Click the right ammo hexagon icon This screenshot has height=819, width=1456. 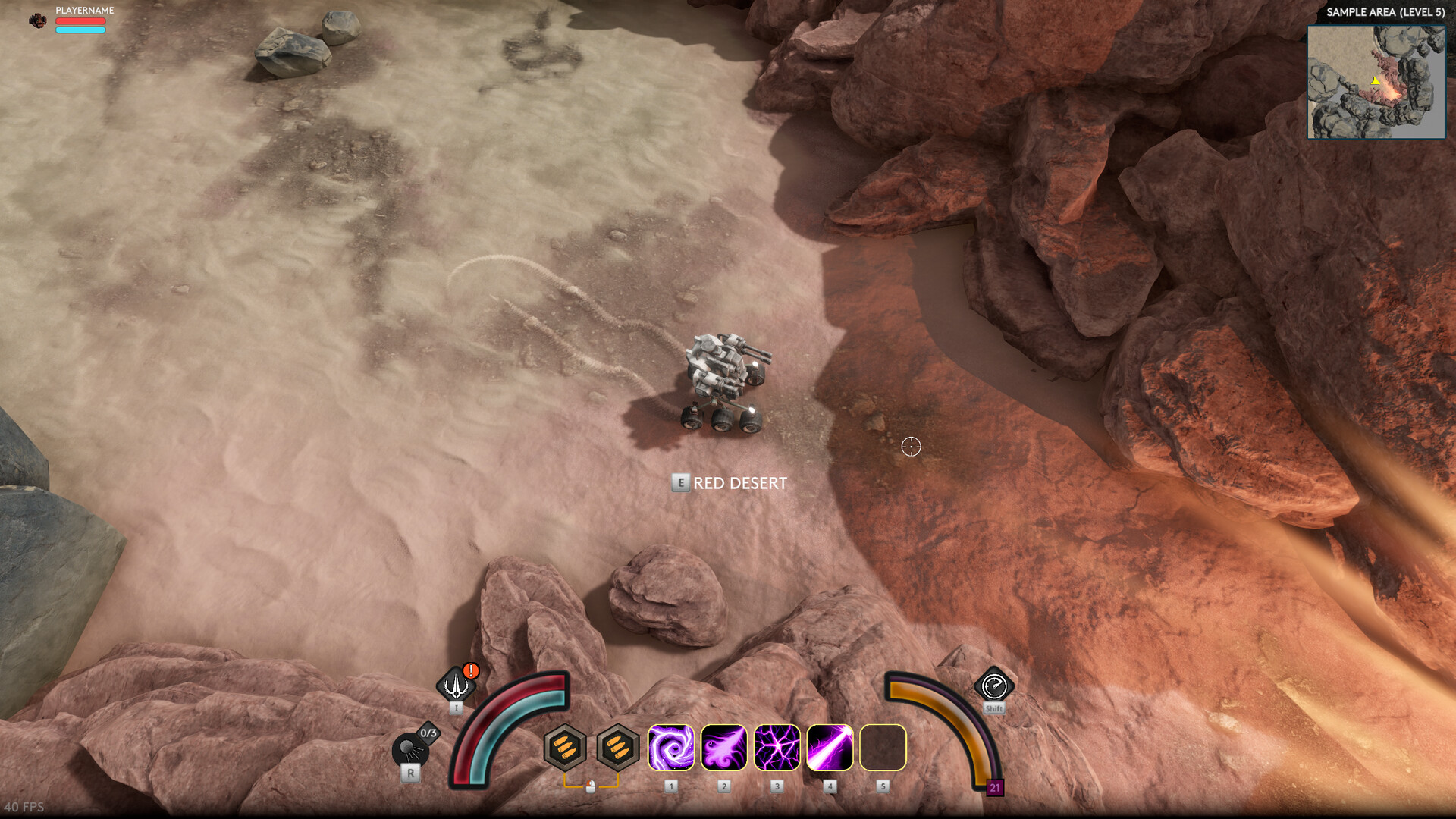tap(617, 749)
